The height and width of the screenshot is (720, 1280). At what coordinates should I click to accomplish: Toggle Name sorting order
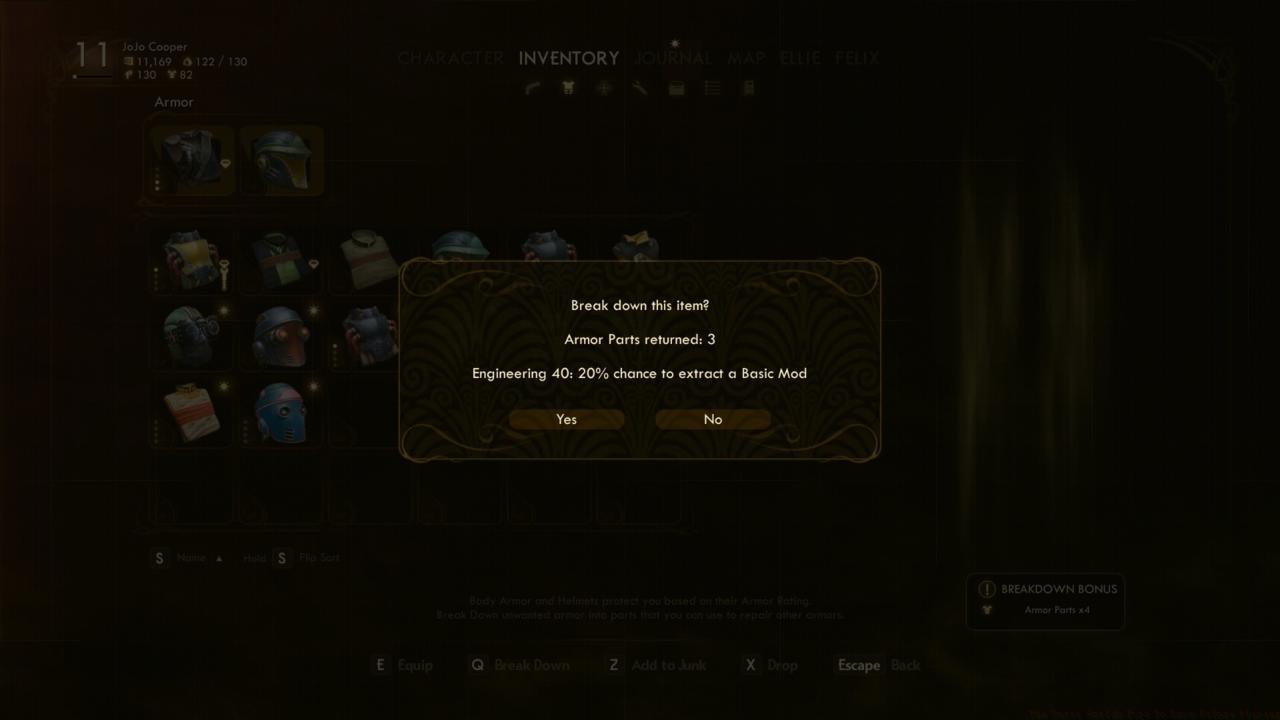[190, 557]
